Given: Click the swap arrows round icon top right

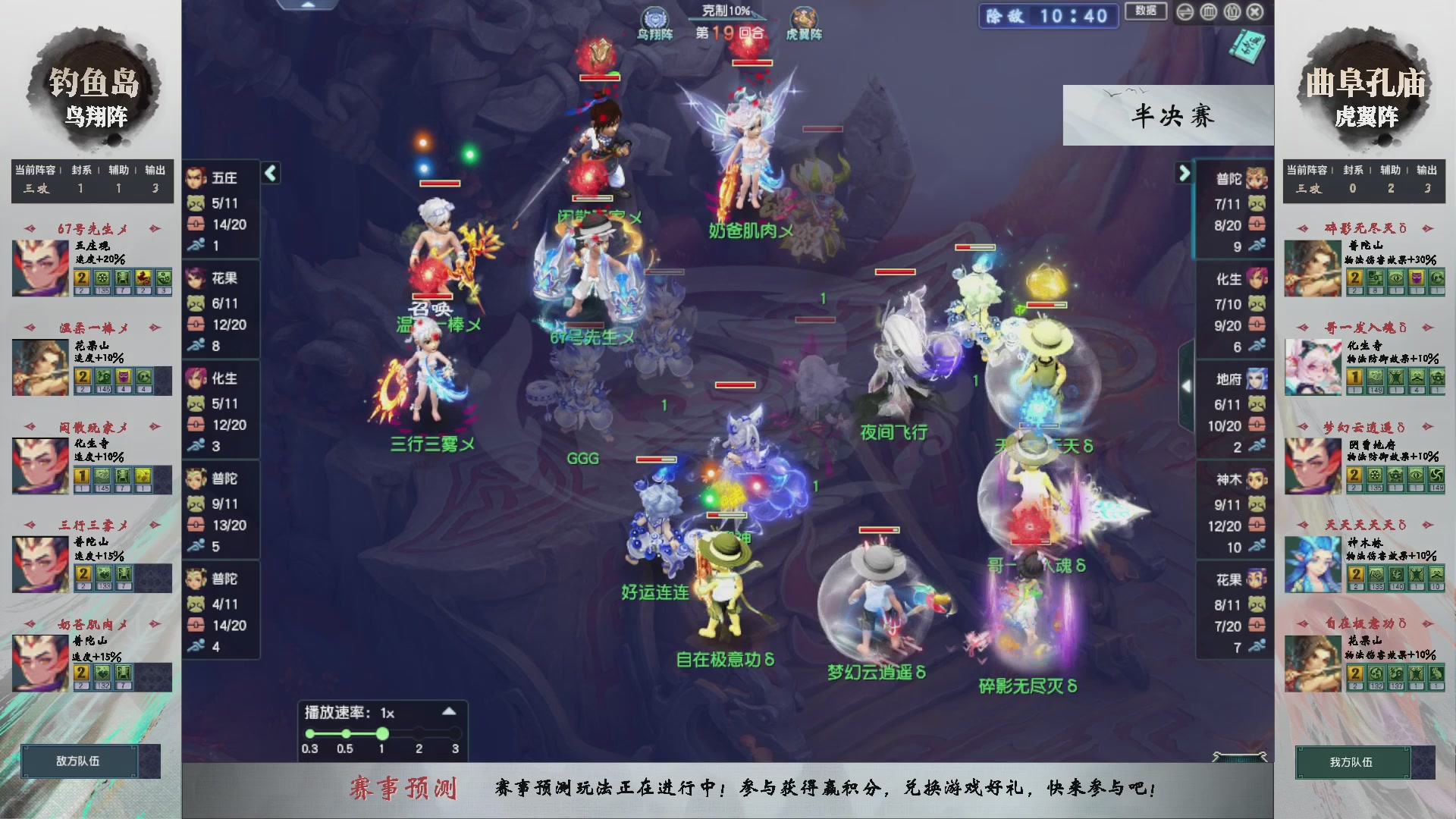Looking at the screenshot, I should point(1185,12).
